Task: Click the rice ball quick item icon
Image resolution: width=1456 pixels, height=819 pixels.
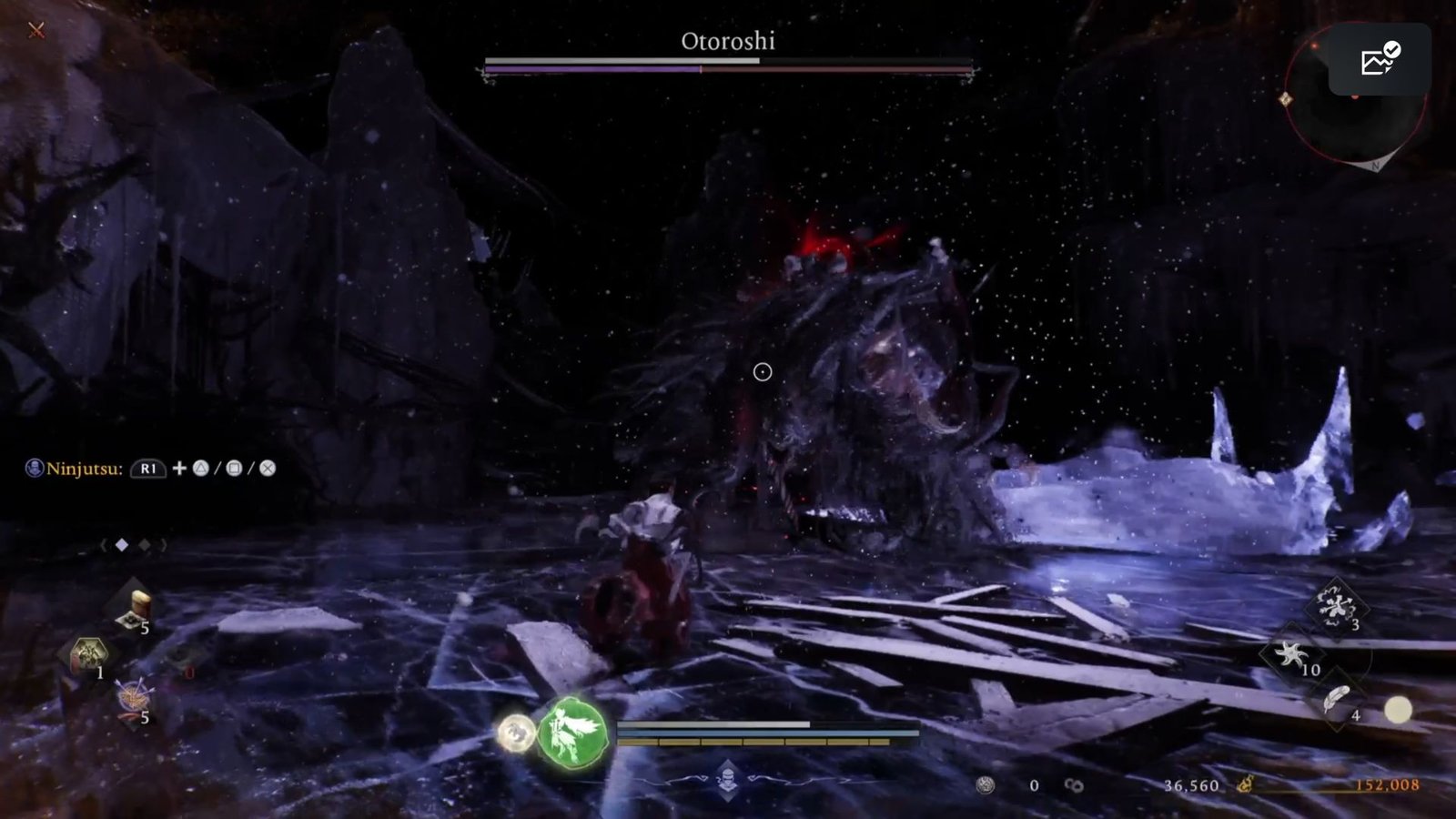Action: (136, 603)
